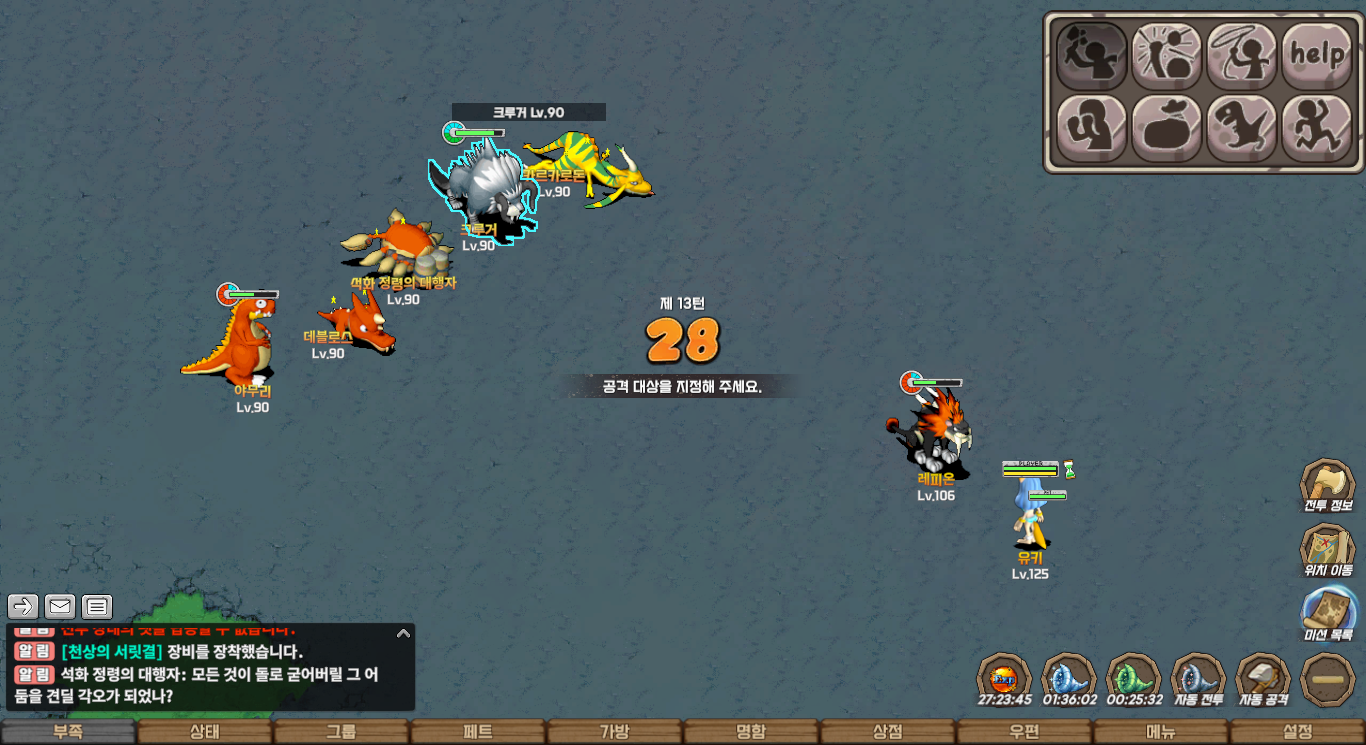Choose the running man escape command
Viewport: 1366px width, 745px height.
[x=1316, y=129]
